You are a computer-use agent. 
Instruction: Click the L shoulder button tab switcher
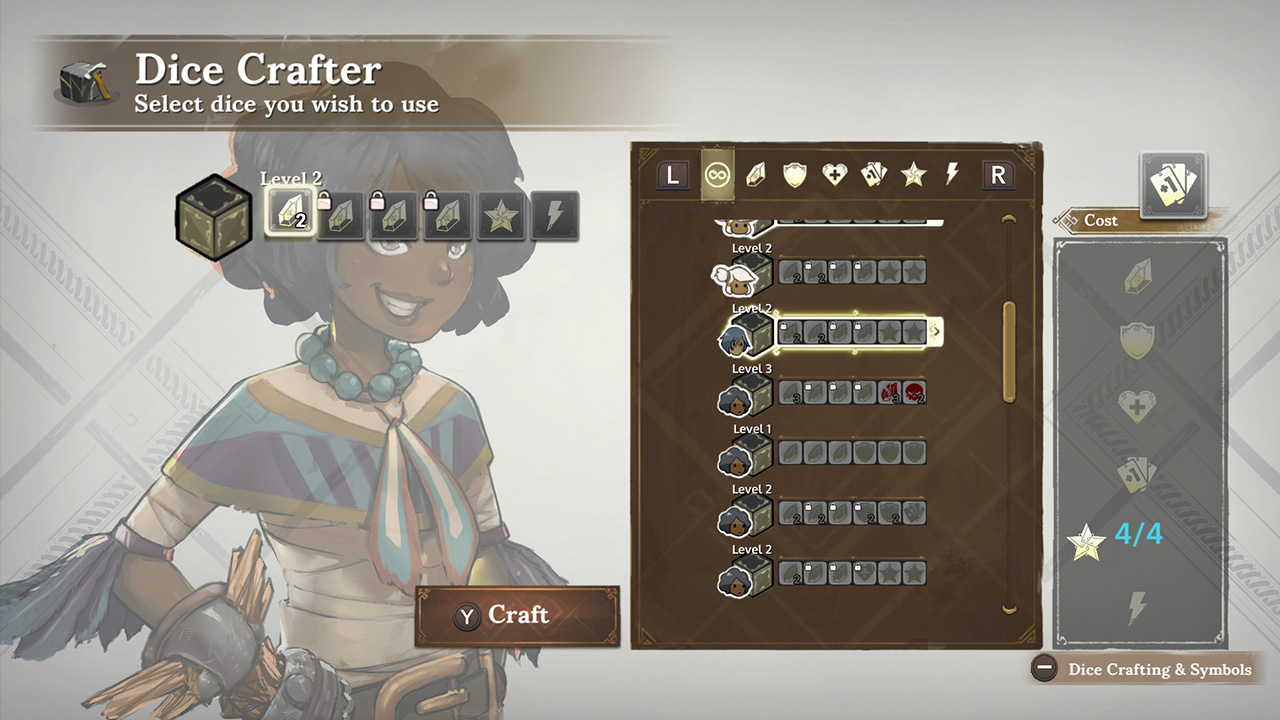671,174
